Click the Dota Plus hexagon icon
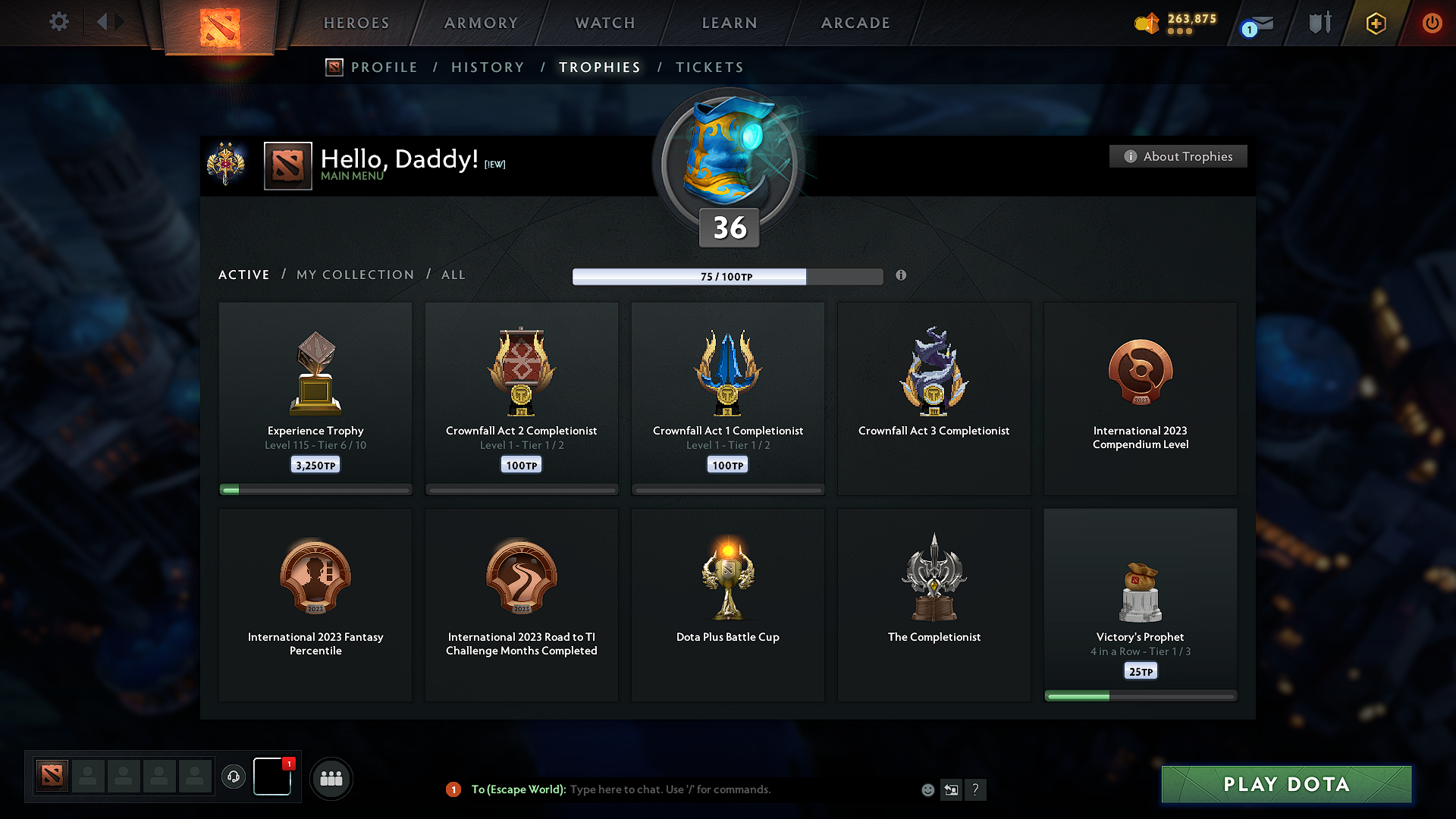This screenshot has width=1456, height=819. pos(1375,23)
